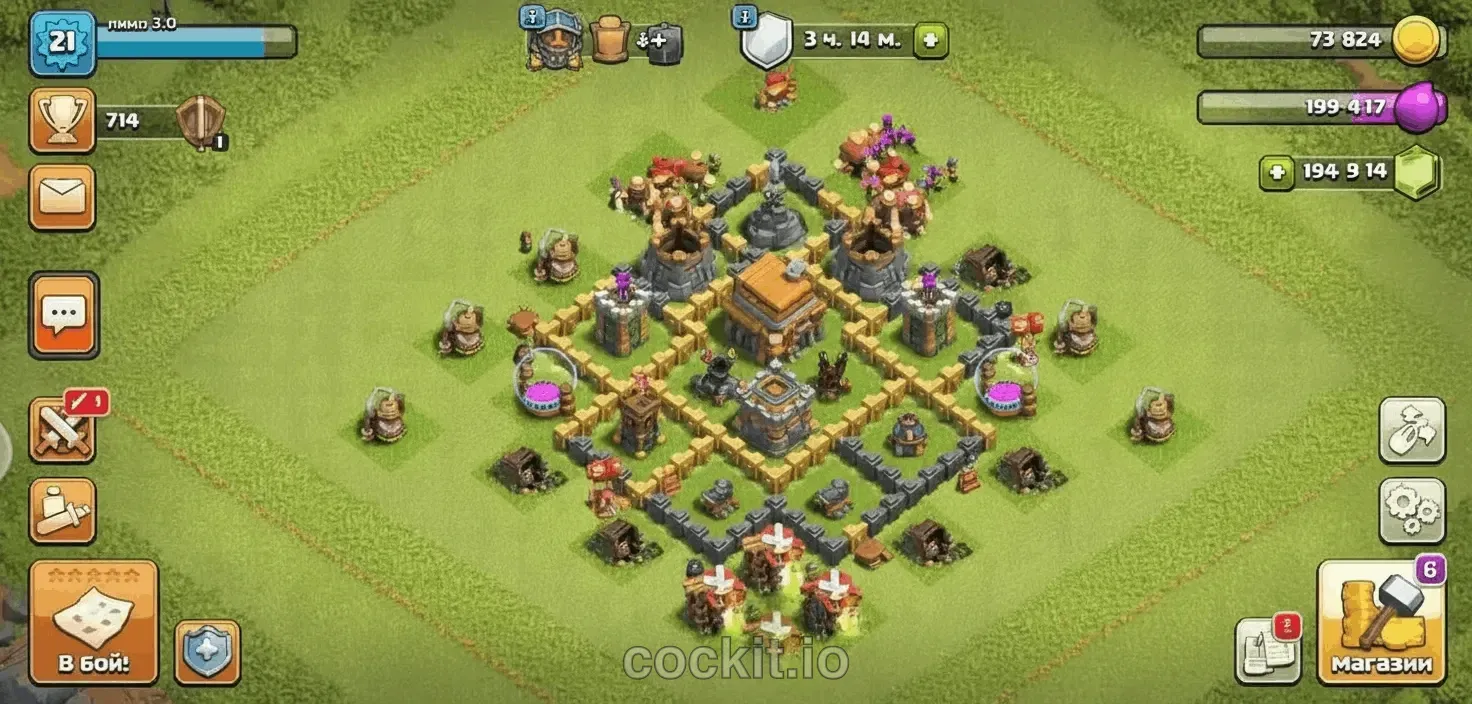Select the builder face icon
The height and width of the screenshot is (704, 1472).
pyautogui.click(x=555, y=42)
